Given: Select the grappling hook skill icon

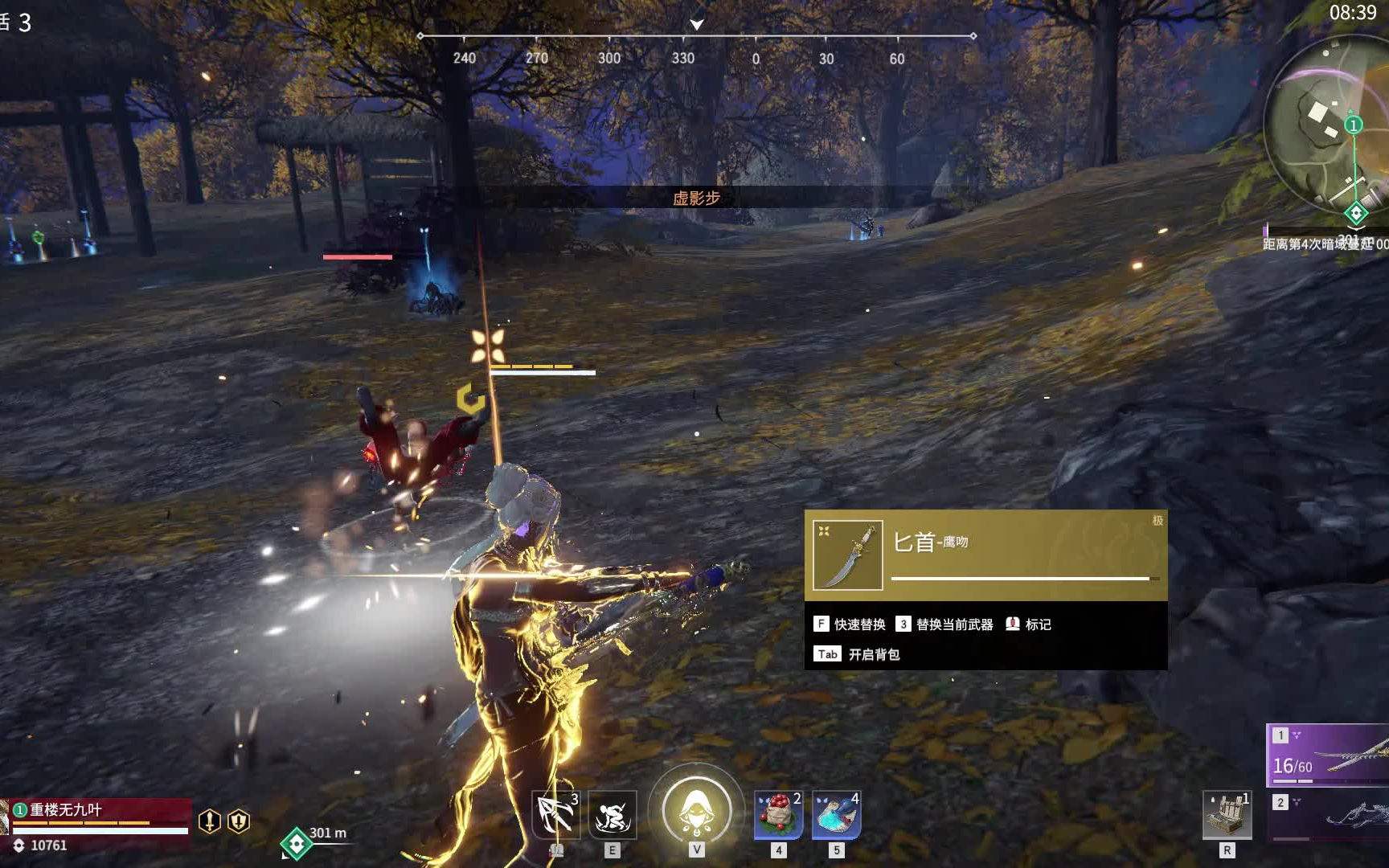Looking at the screenshot, I should click(x=555, y=815).
